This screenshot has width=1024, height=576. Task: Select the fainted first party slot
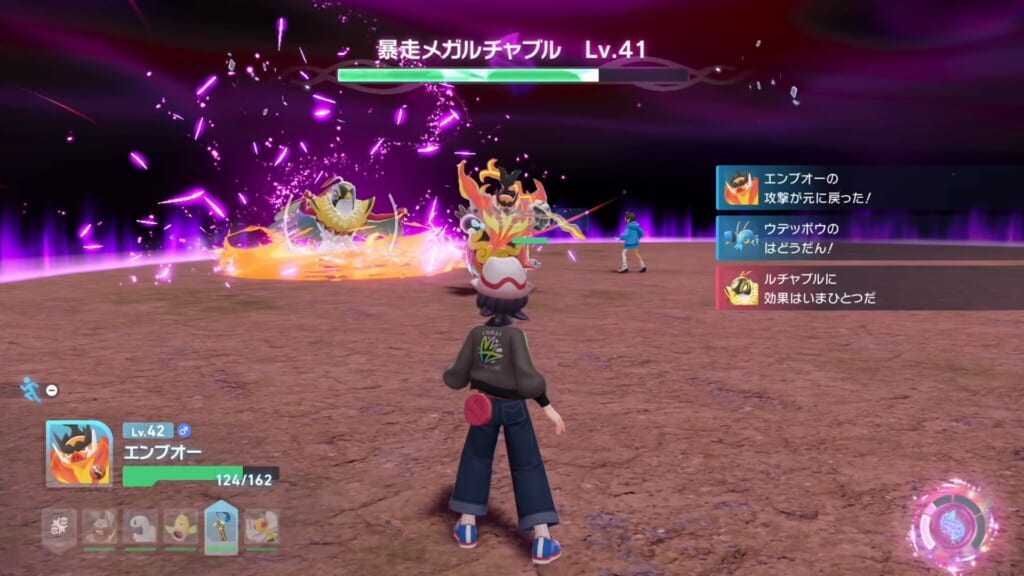tap(58, 526)
